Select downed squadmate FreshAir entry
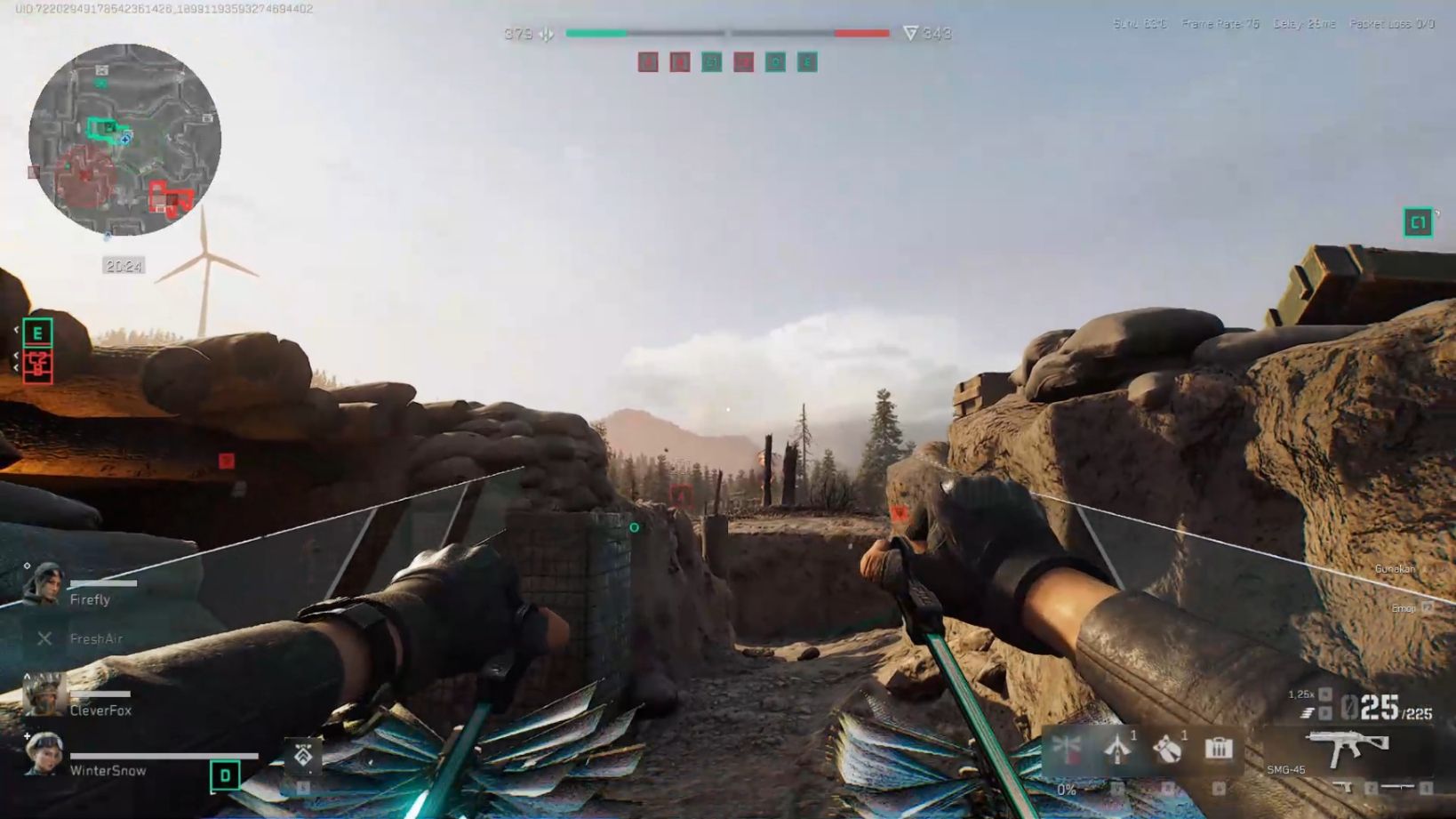This screenshot has width=1456, height=819. click(84, 638)
